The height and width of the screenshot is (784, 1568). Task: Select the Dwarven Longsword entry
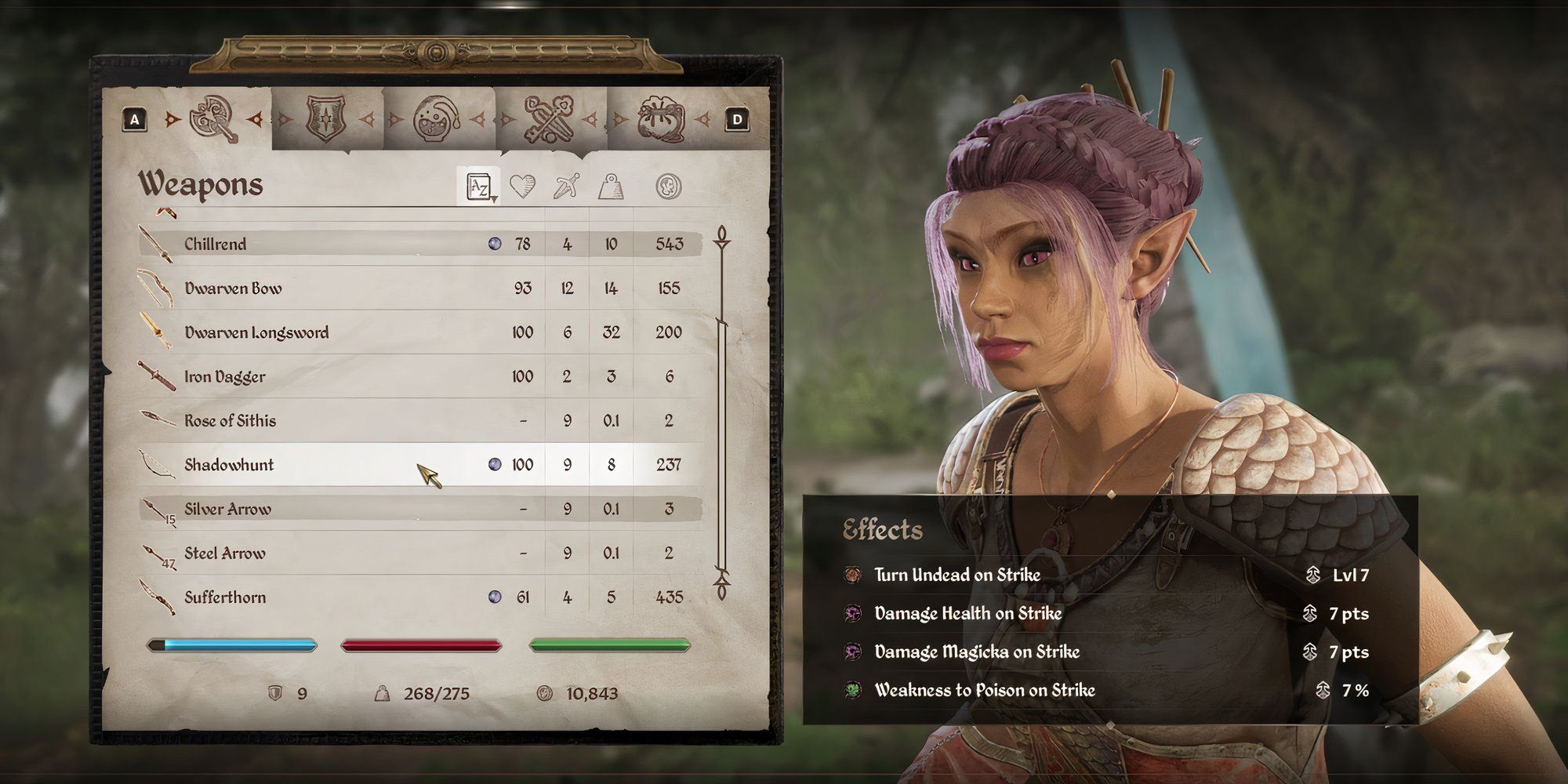[x=256, y=332]
